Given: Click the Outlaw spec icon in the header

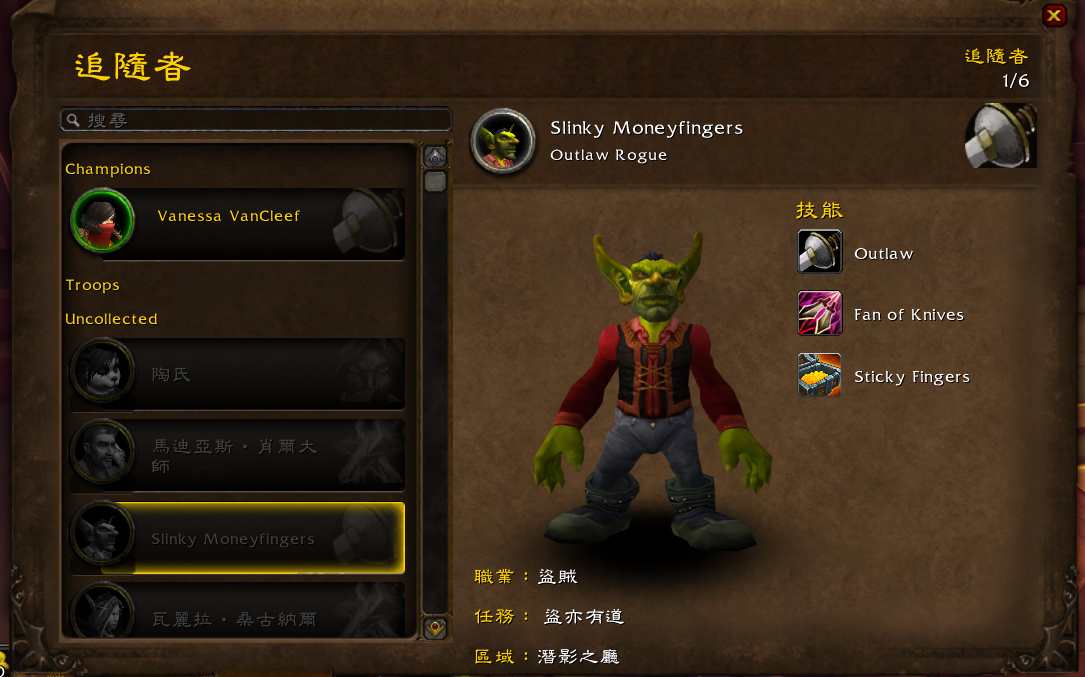Looking at the screenshot, I should (1000, 136).
